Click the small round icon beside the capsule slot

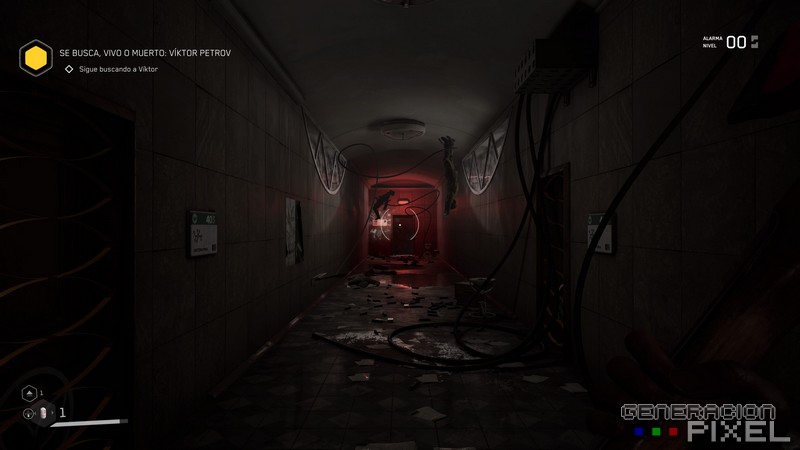(28, 412)
